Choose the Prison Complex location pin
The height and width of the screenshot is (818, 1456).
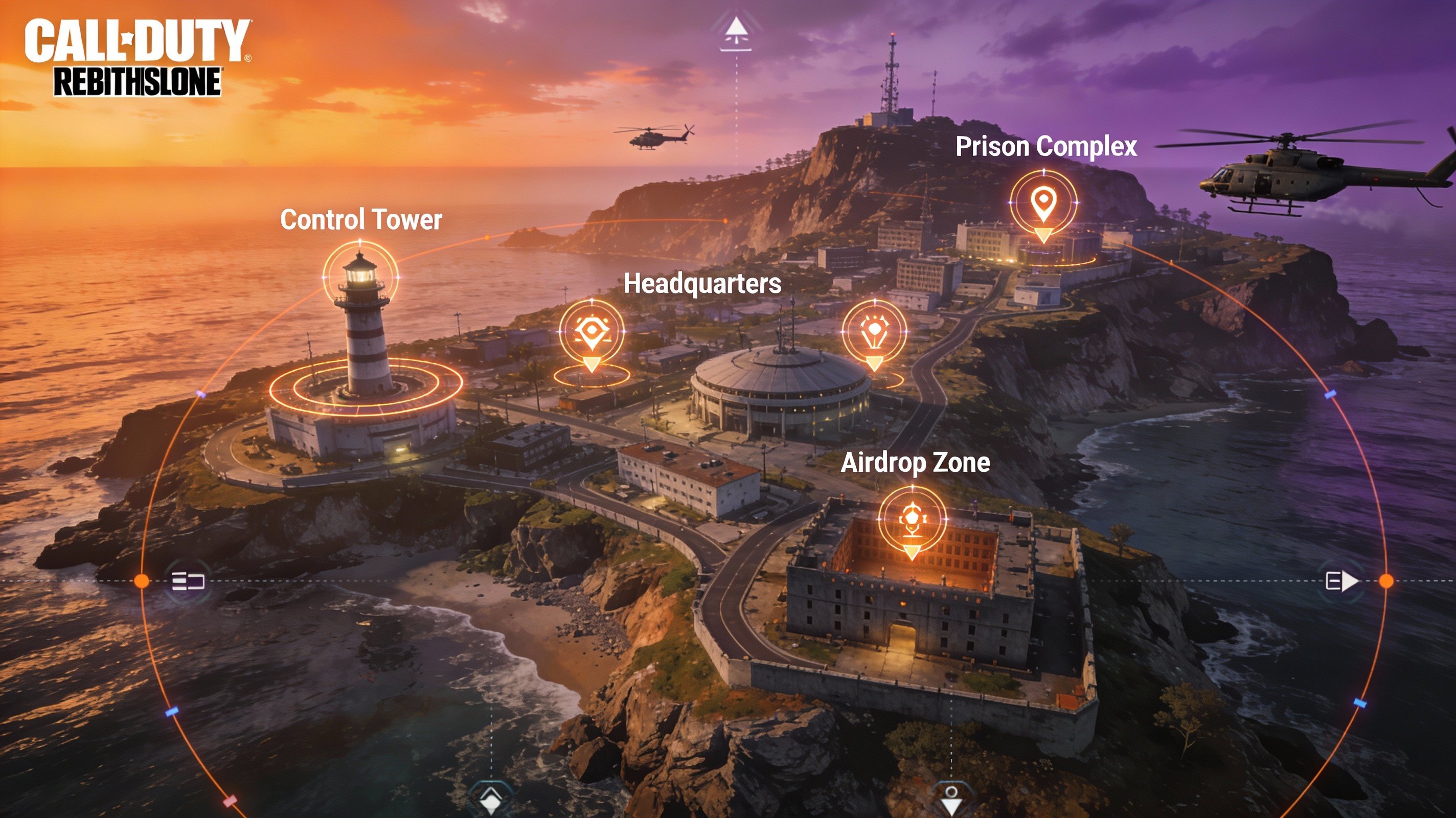pos(1043,202)
